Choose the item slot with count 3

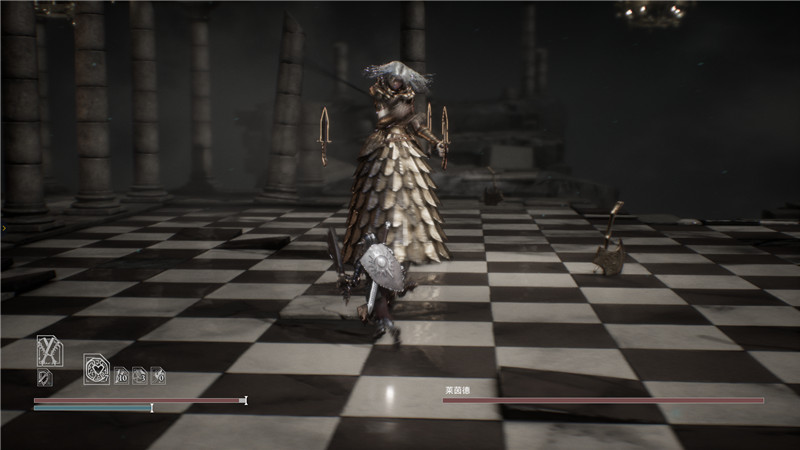coord(140,376)
